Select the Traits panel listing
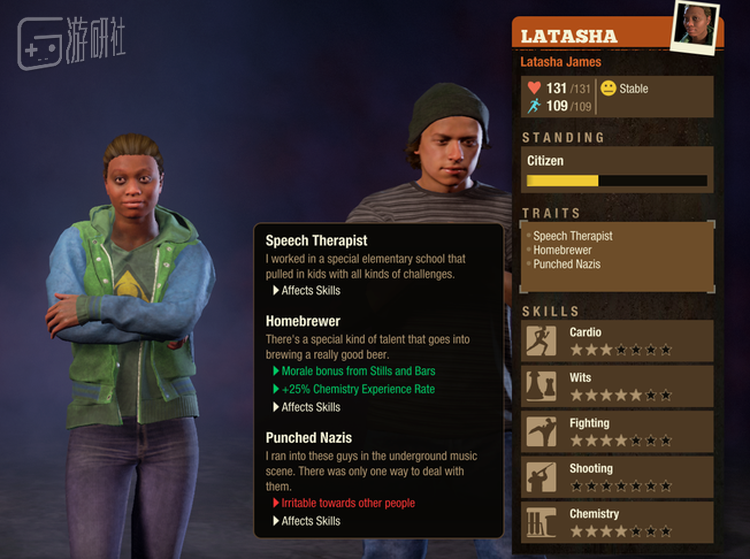The image size is (750, 559). [x=617, y=256]
